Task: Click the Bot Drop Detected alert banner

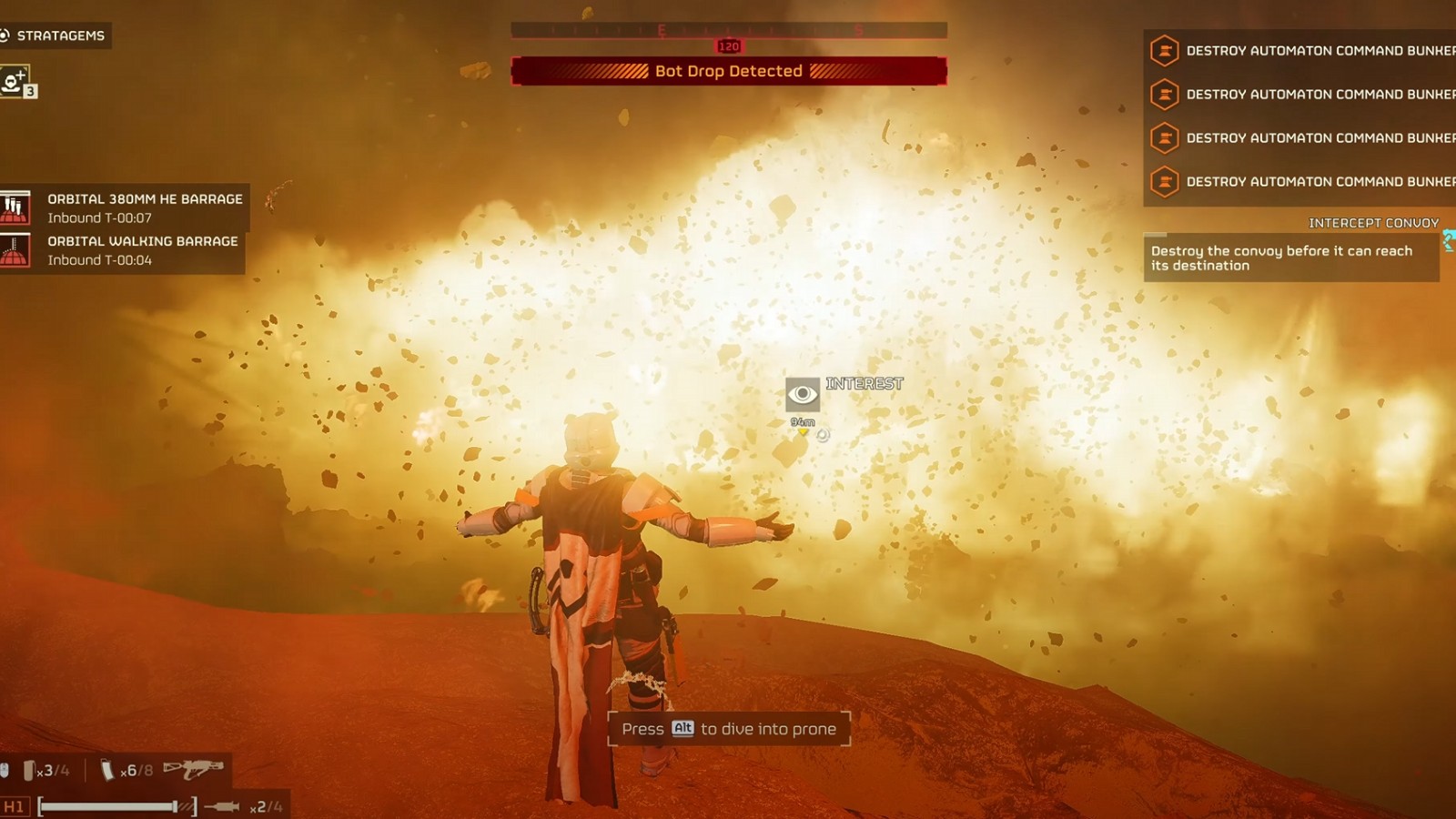Action: 728,71
